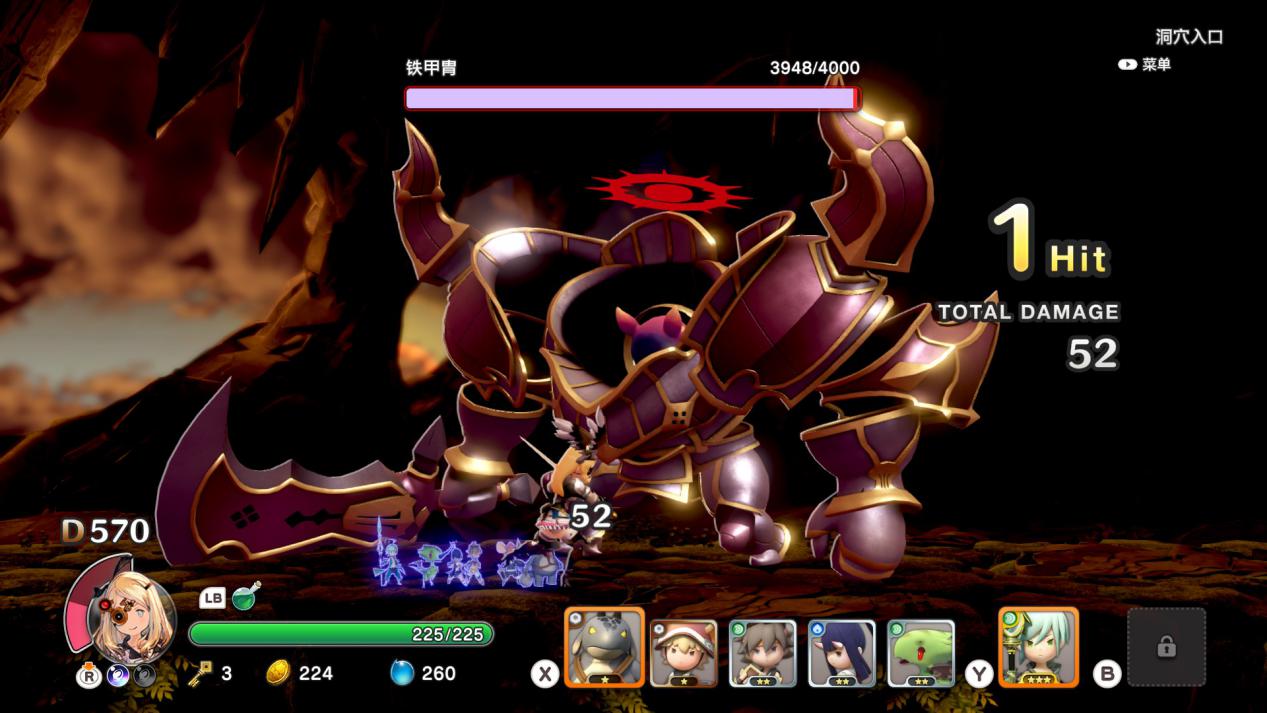The height and width of the screenshot is (713, 1267).
Task: Select the glowing blue swirl orb icon
Action: click(x=118, y=676)
